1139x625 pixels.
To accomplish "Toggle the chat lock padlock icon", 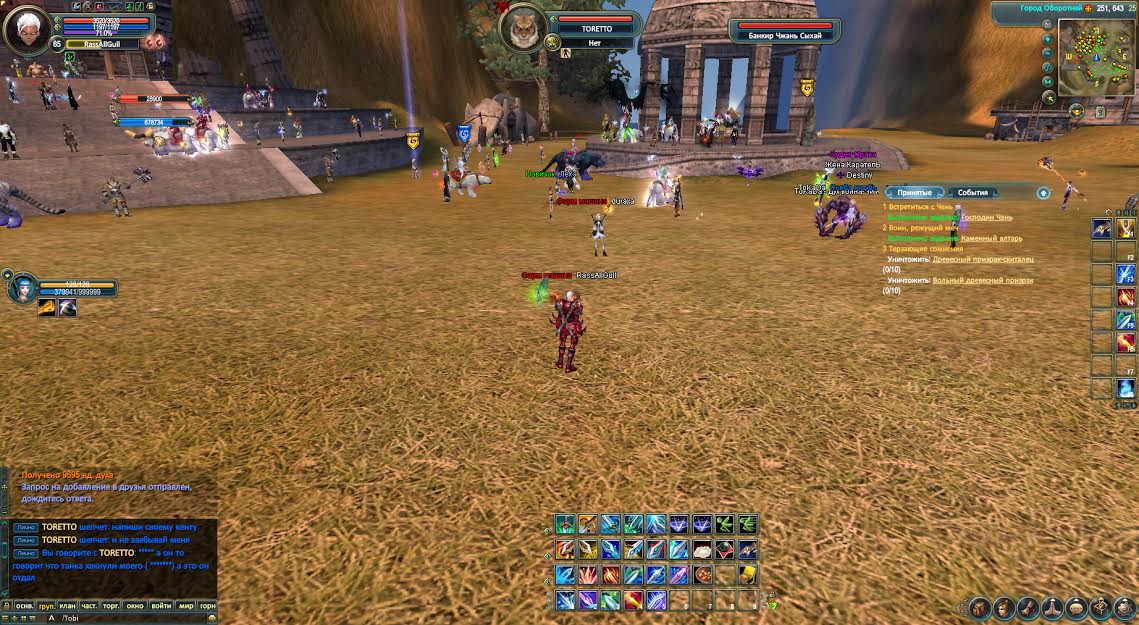I will coord(6,605).
